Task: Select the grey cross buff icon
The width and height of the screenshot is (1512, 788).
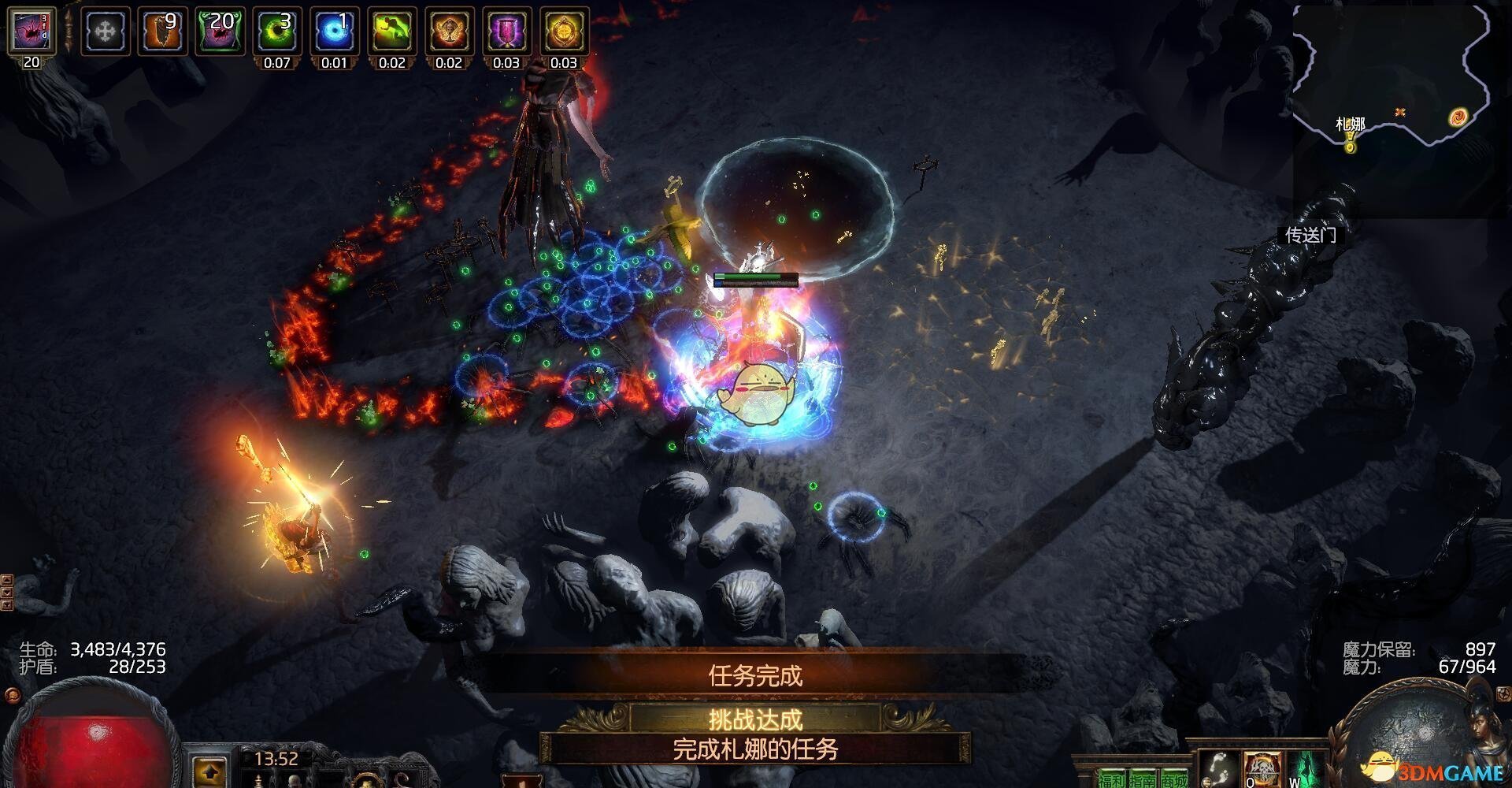Action: click(106, 32)
